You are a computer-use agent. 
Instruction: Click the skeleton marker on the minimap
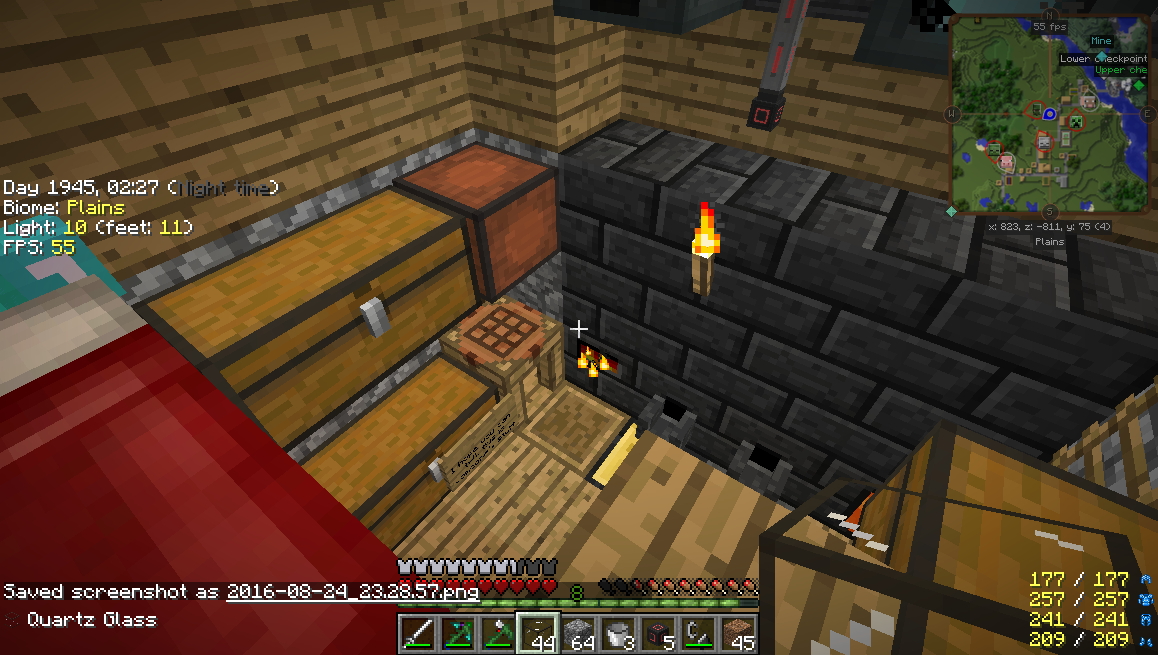point(1044,144)
